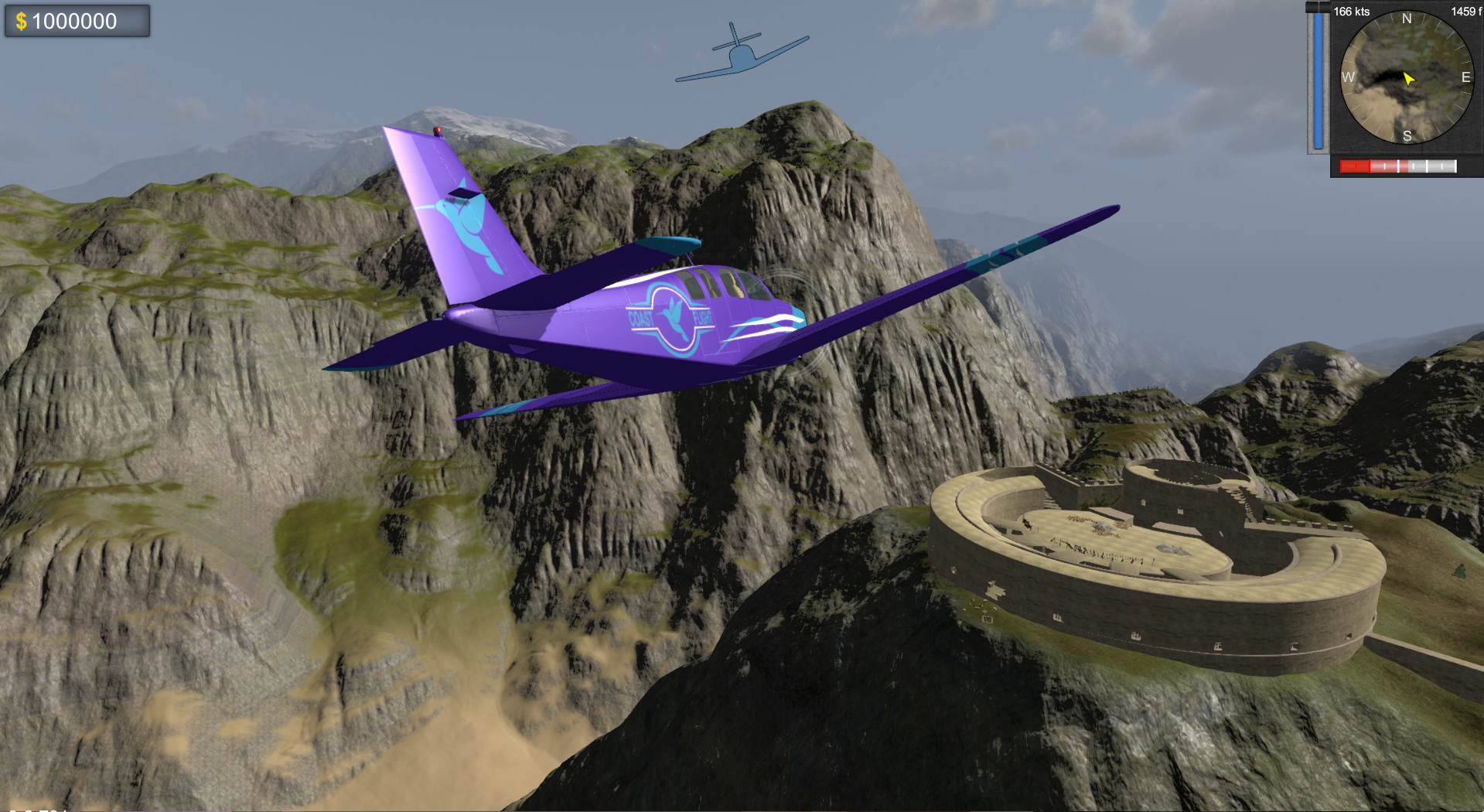Click the red health bar under the compass

click(1353, 165)
